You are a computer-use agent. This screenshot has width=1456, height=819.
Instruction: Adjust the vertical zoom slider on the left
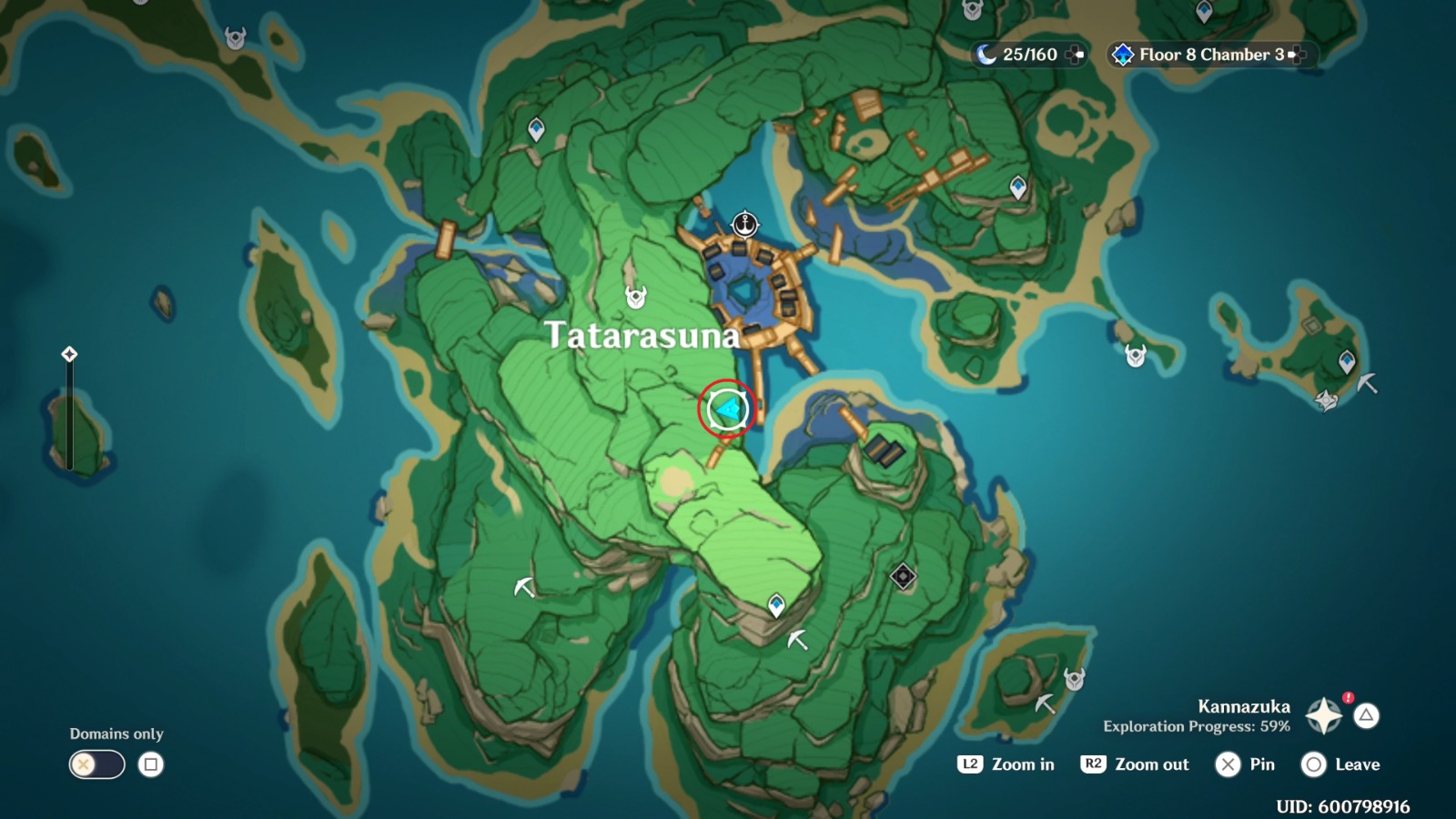[x=68, y=409]
